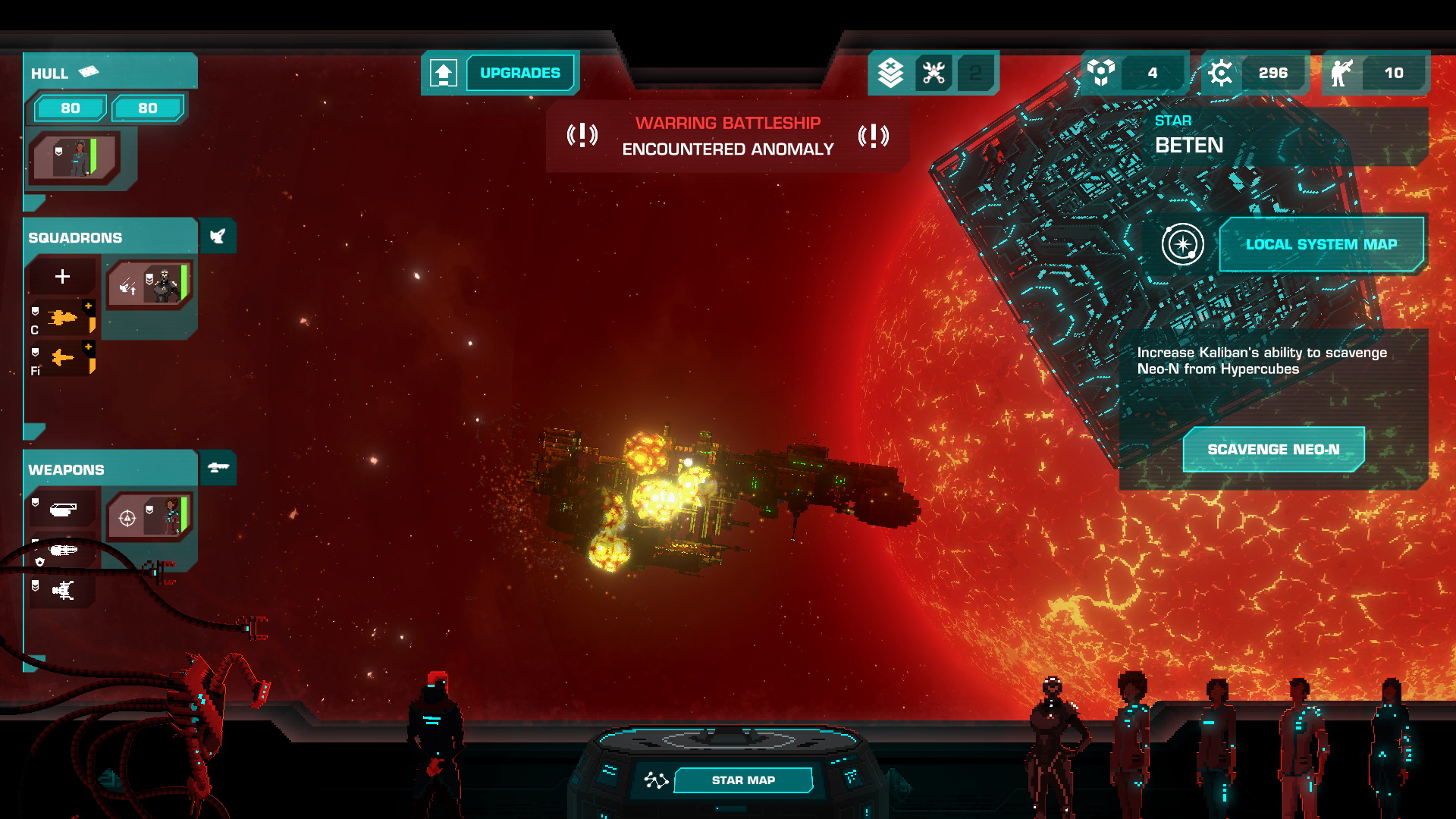Click the squadrons launch icon beside the header
This screenshot has width=1456, height=819.
click(x=218, y=237)
